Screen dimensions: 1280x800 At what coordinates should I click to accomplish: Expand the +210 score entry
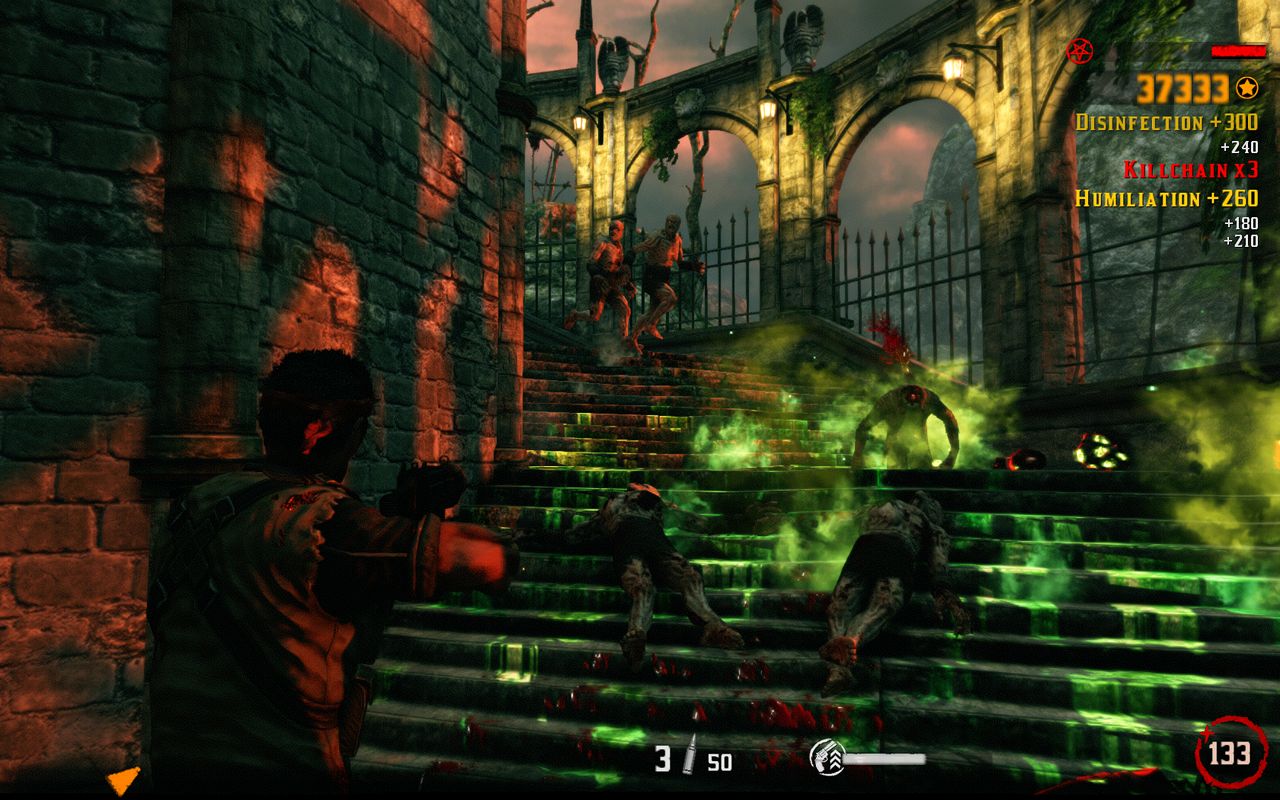(x=1240, y=240)
